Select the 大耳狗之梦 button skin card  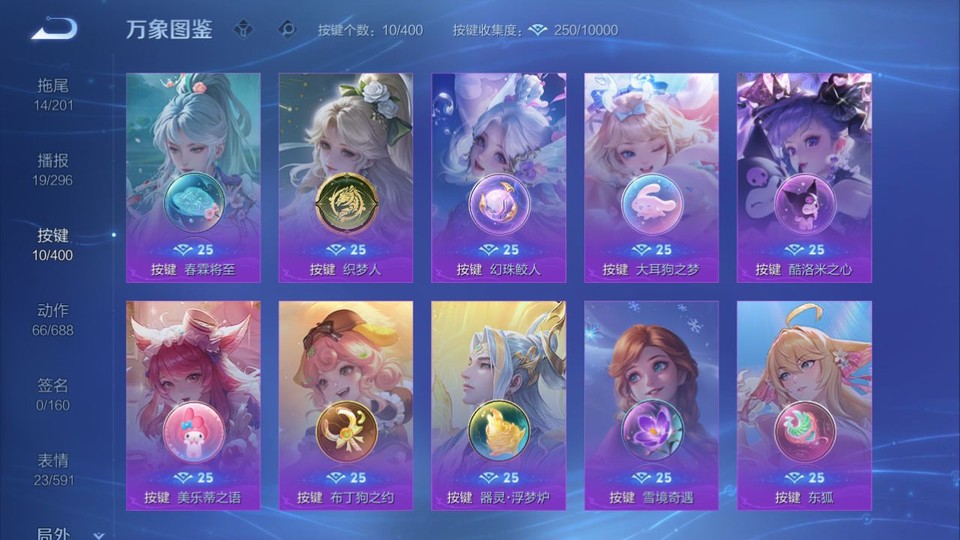click(651, 177)
